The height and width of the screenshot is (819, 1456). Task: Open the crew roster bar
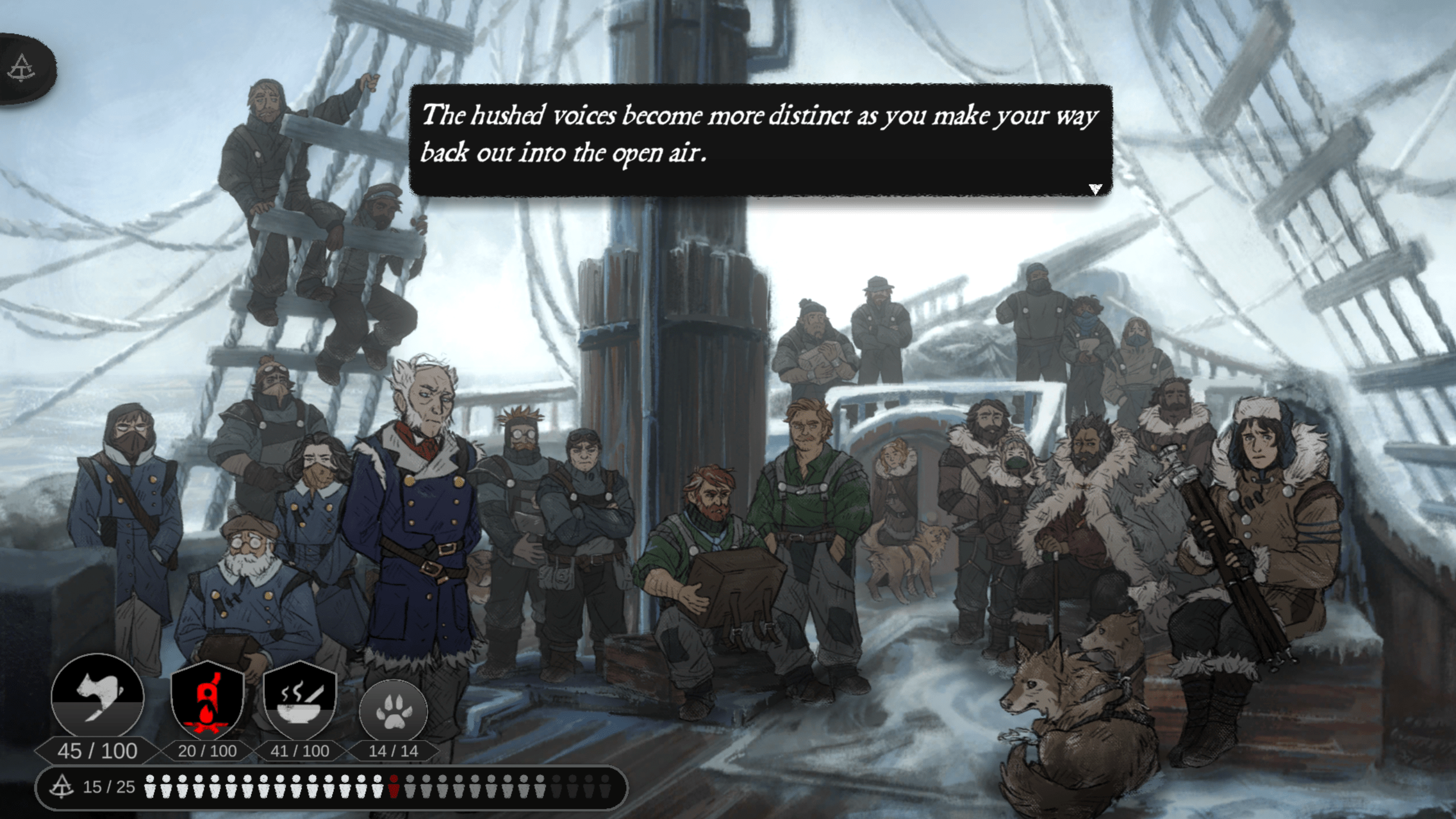point(331,787)
